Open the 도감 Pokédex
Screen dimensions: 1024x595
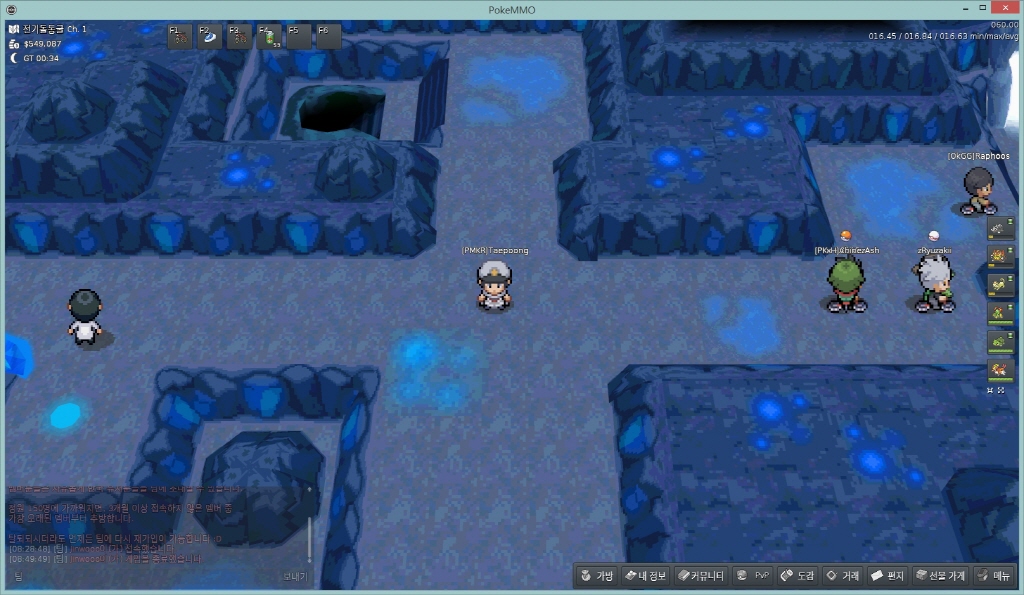(798, 576)
